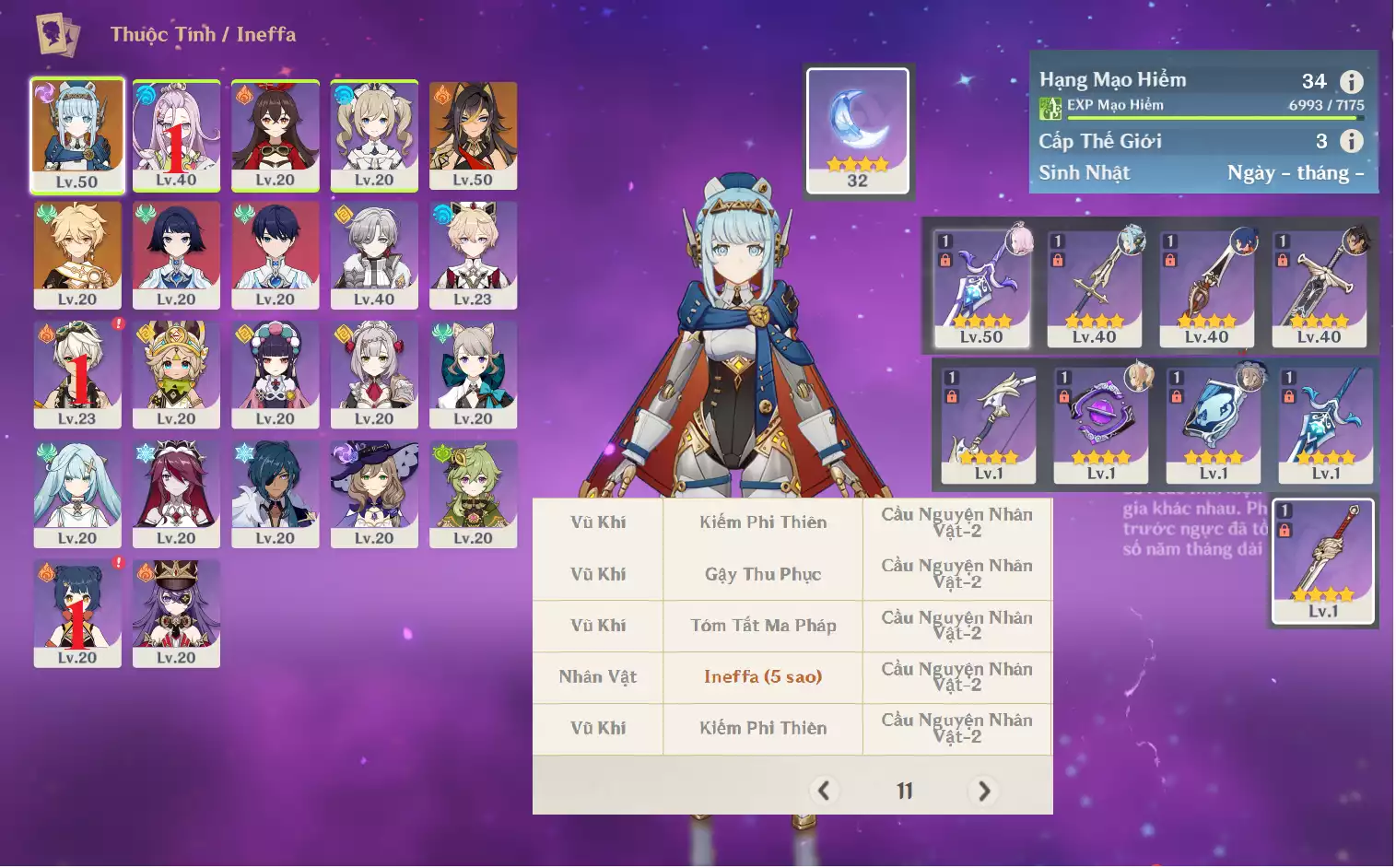Select the Tóm Tắt Ma Pháp row

click(763, 626)
